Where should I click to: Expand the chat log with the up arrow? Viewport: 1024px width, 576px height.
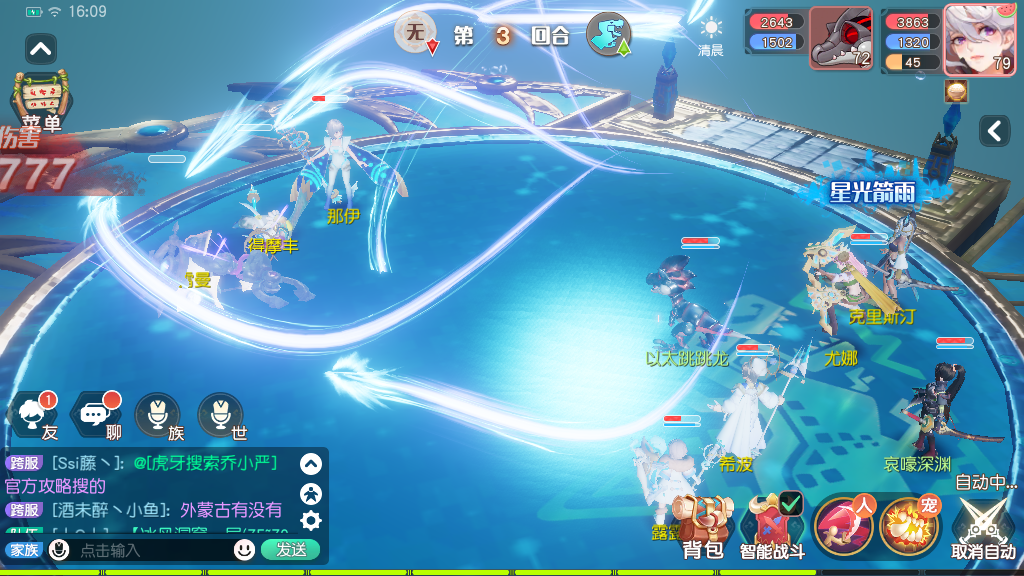(x=311, y=464)
